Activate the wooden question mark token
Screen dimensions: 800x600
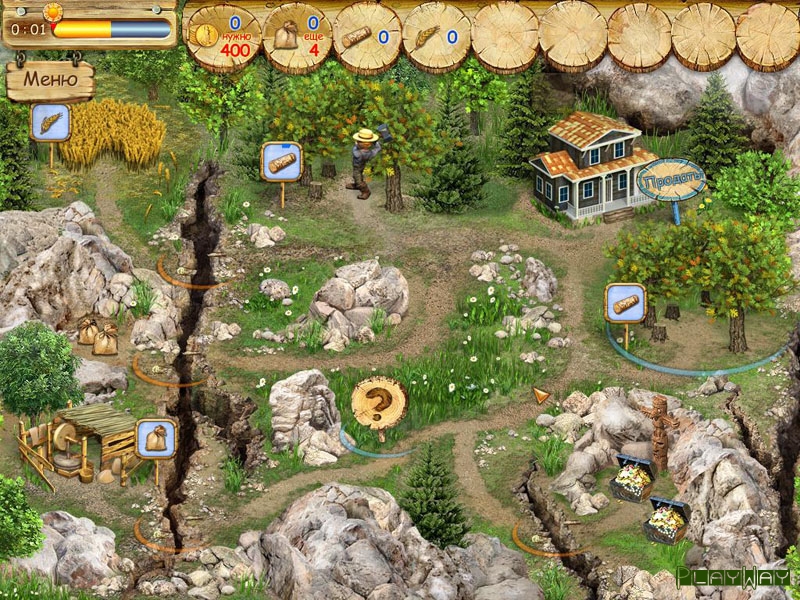379,403
